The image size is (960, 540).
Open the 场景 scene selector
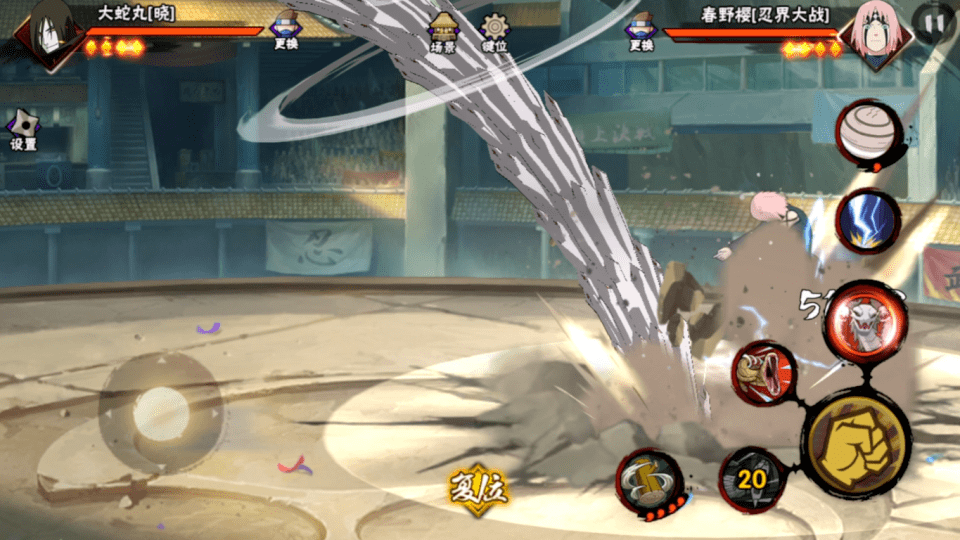coord(443,32)
